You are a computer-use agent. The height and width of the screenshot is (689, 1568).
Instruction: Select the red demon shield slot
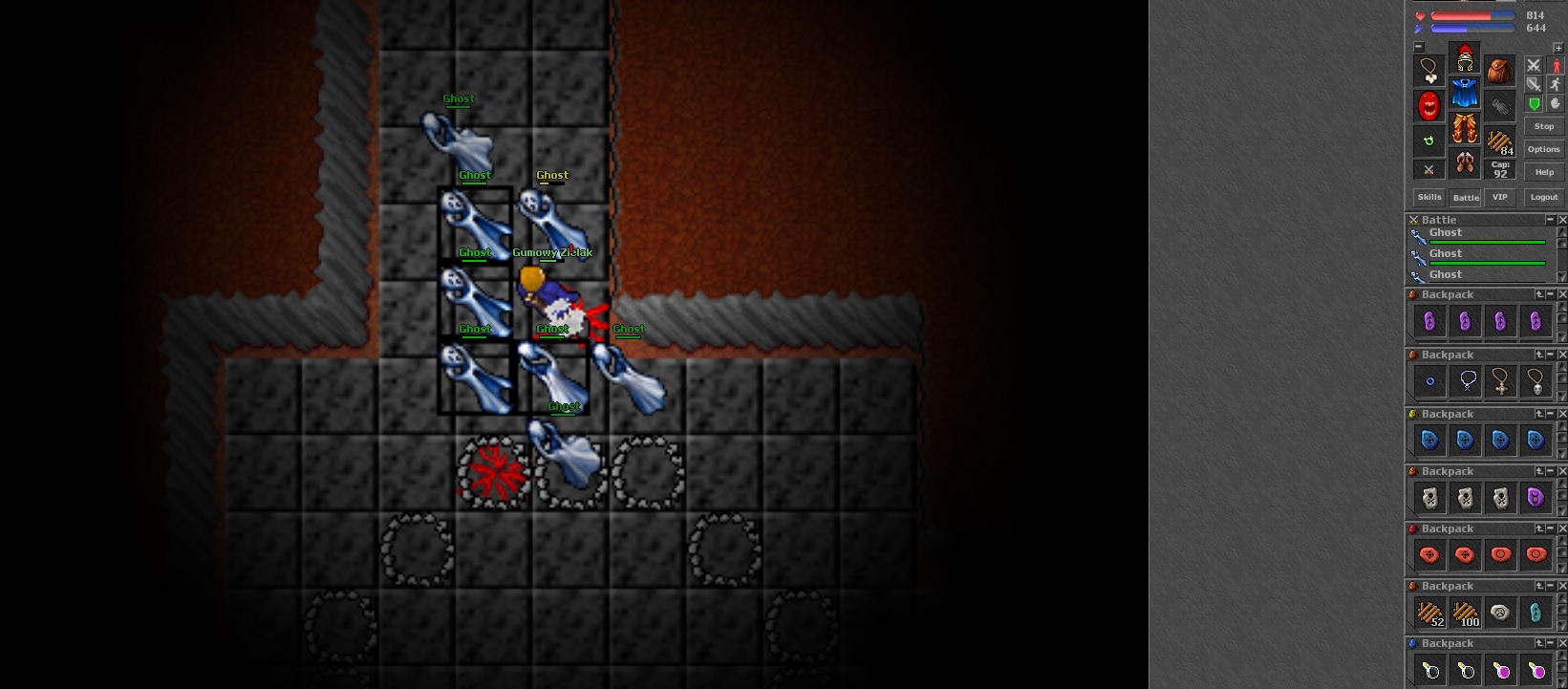(1429, 105)
